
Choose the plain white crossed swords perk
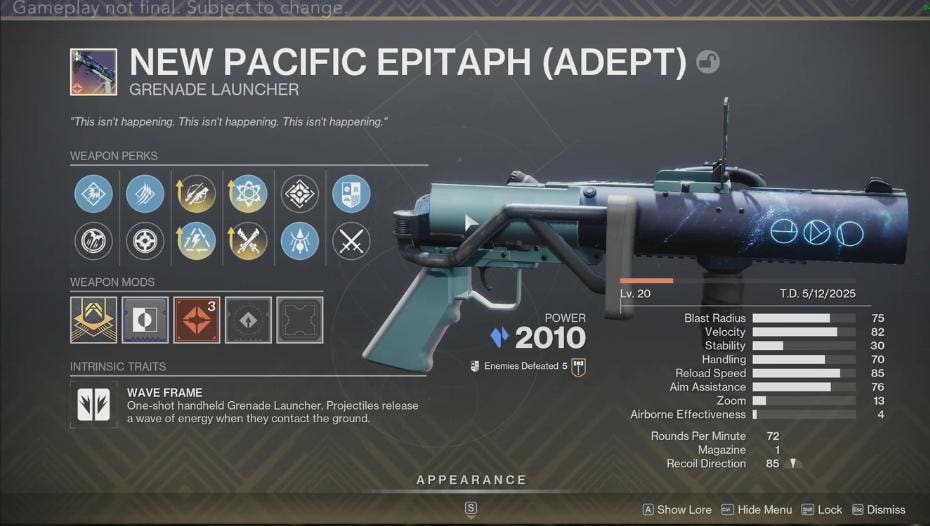click(350, 241)
